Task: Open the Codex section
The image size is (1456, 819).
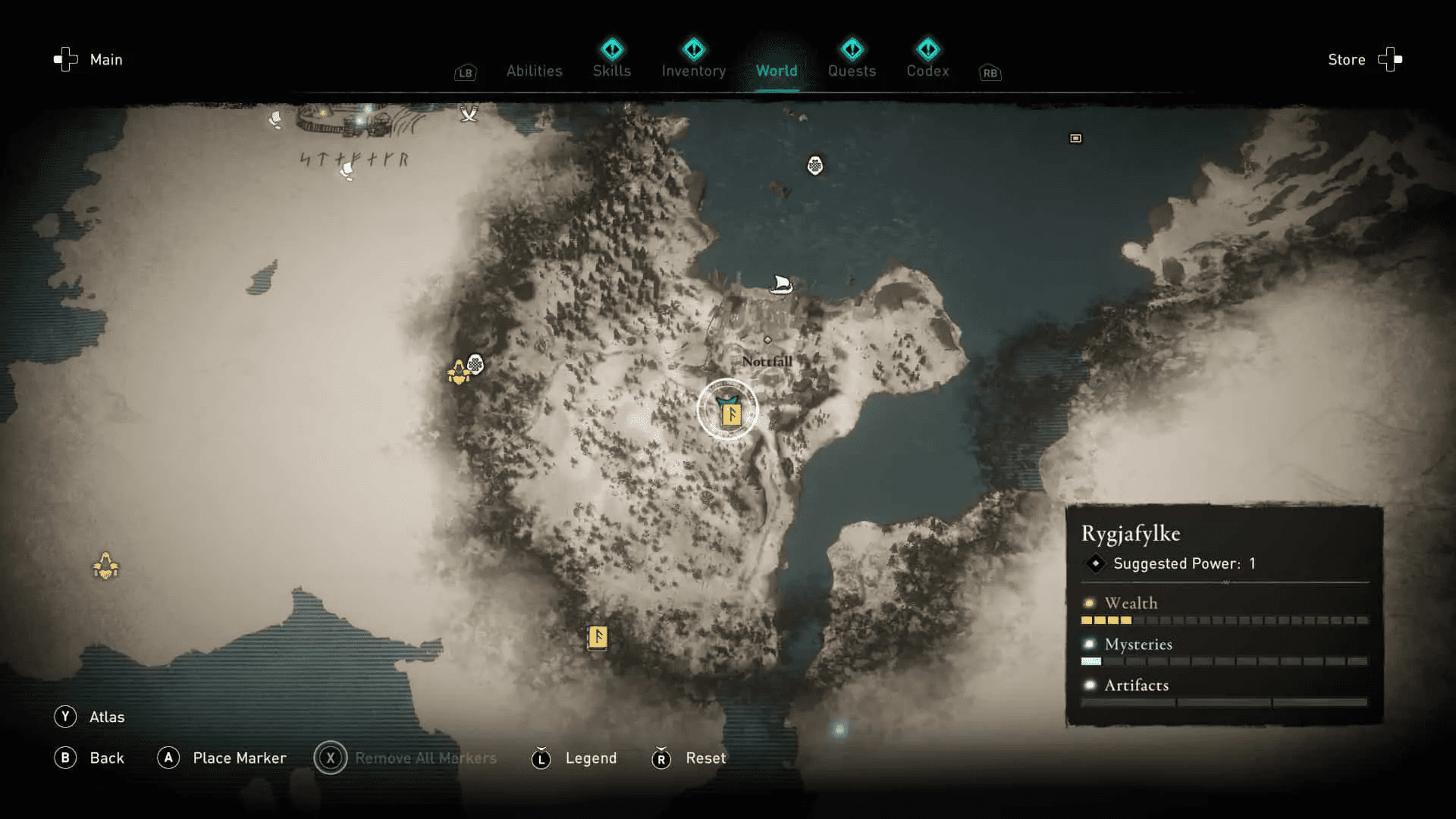Action: tap(927, 71)
